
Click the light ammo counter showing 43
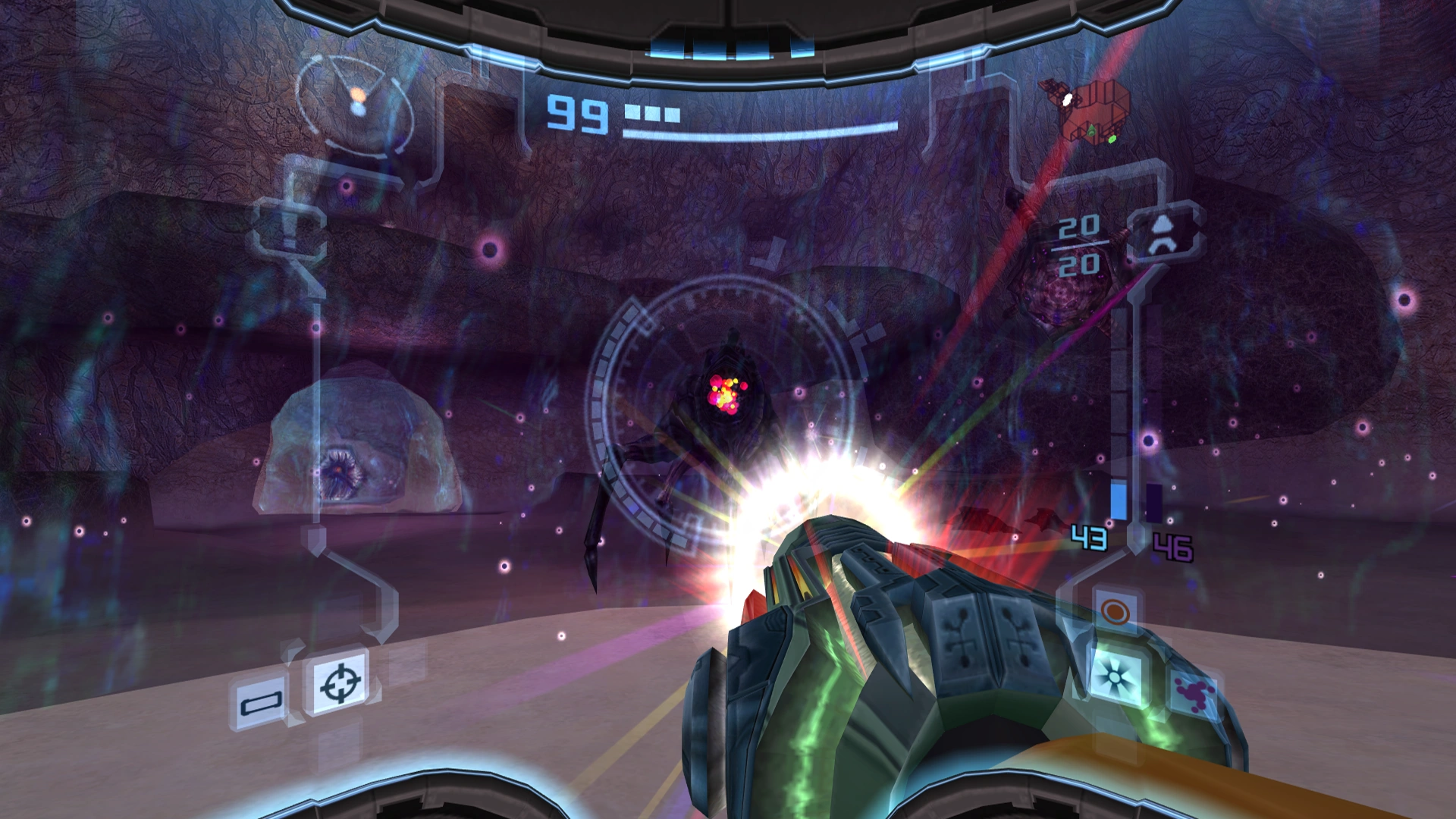click(x=1087, y=538)
